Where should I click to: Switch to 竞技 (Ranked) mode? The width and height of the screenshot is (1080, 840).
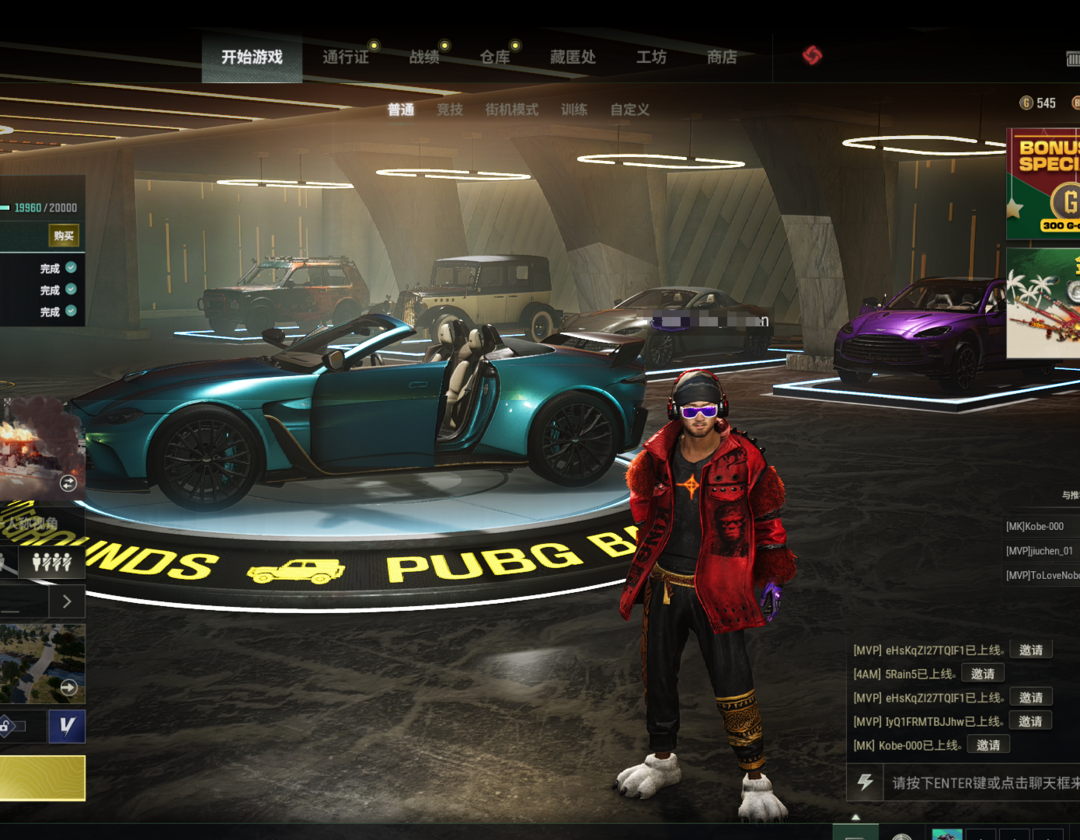(x=450, y=110)
